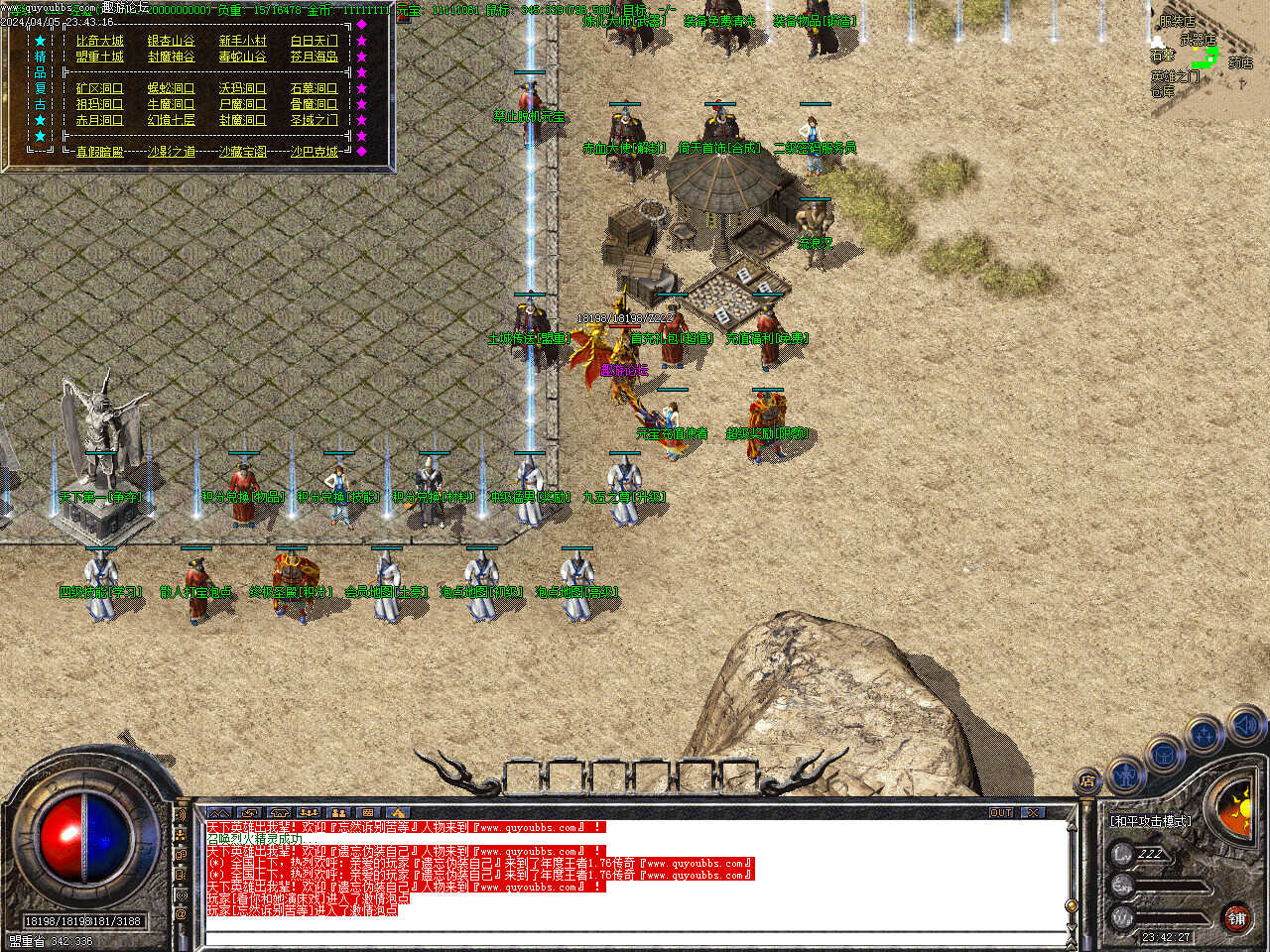Select the 蜈蚣洞口 dungeon link
This screenshot has height=952, width=1270.
click(172, 88)
